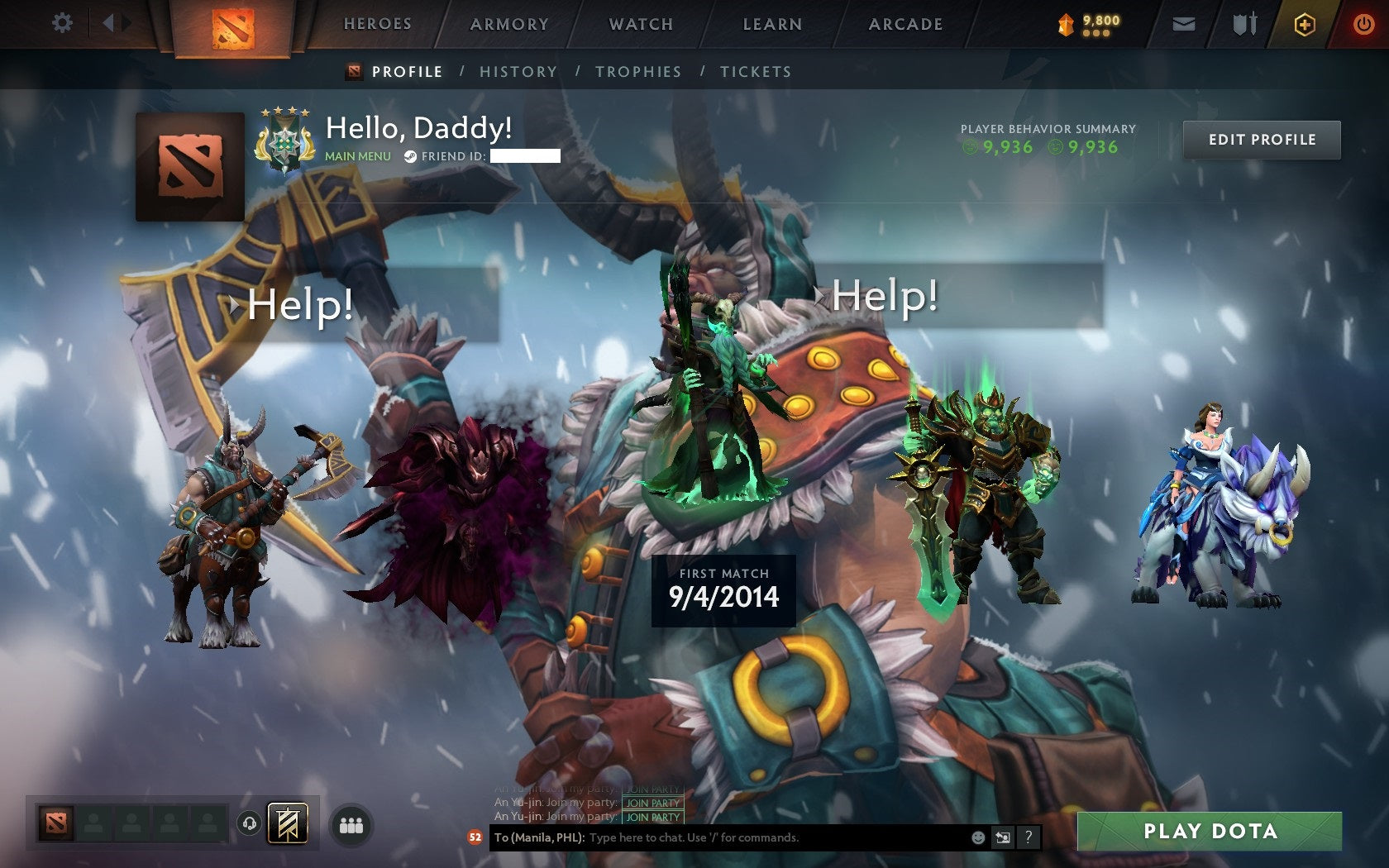1389x868 pixels.
Task: Open the mail/notifications envelope icon
Action: click(x=1185, y=24)
